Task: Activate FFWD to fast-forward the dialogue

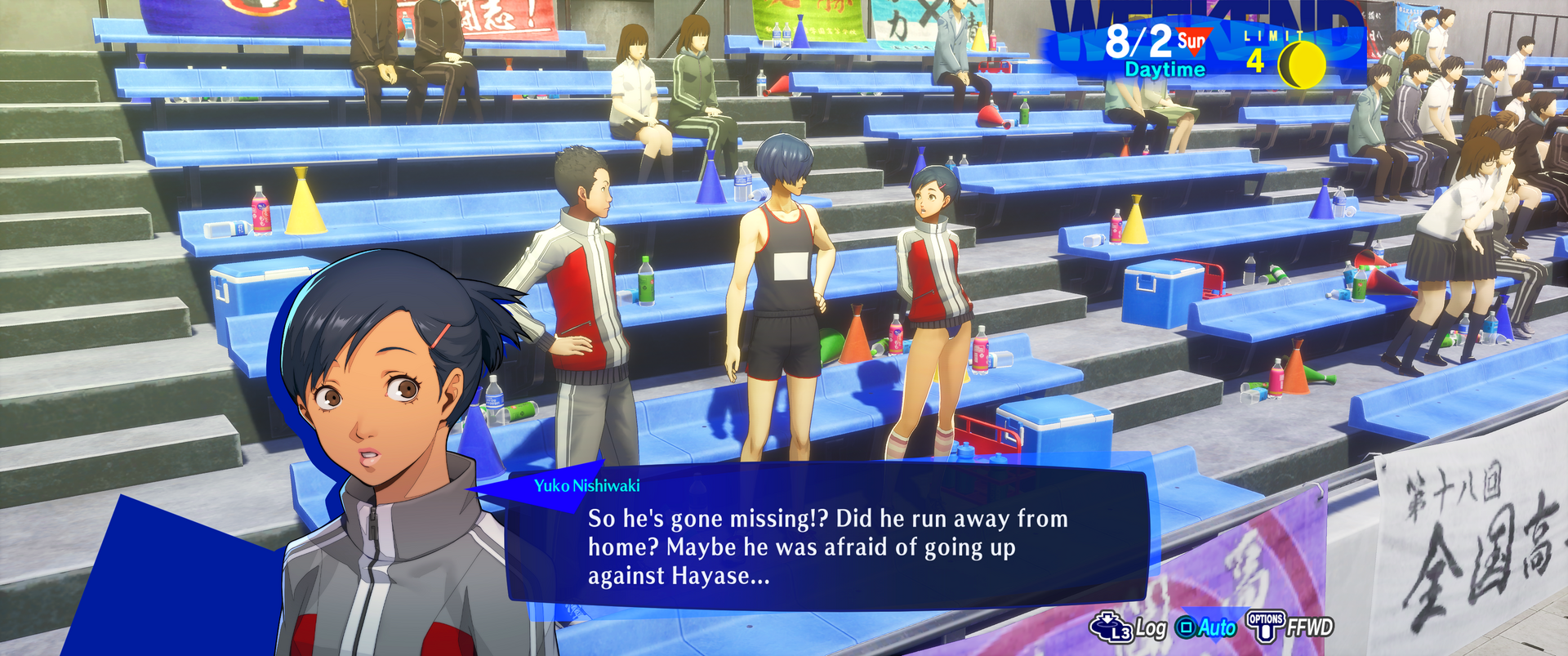Action: click(x=1290, y=627)
